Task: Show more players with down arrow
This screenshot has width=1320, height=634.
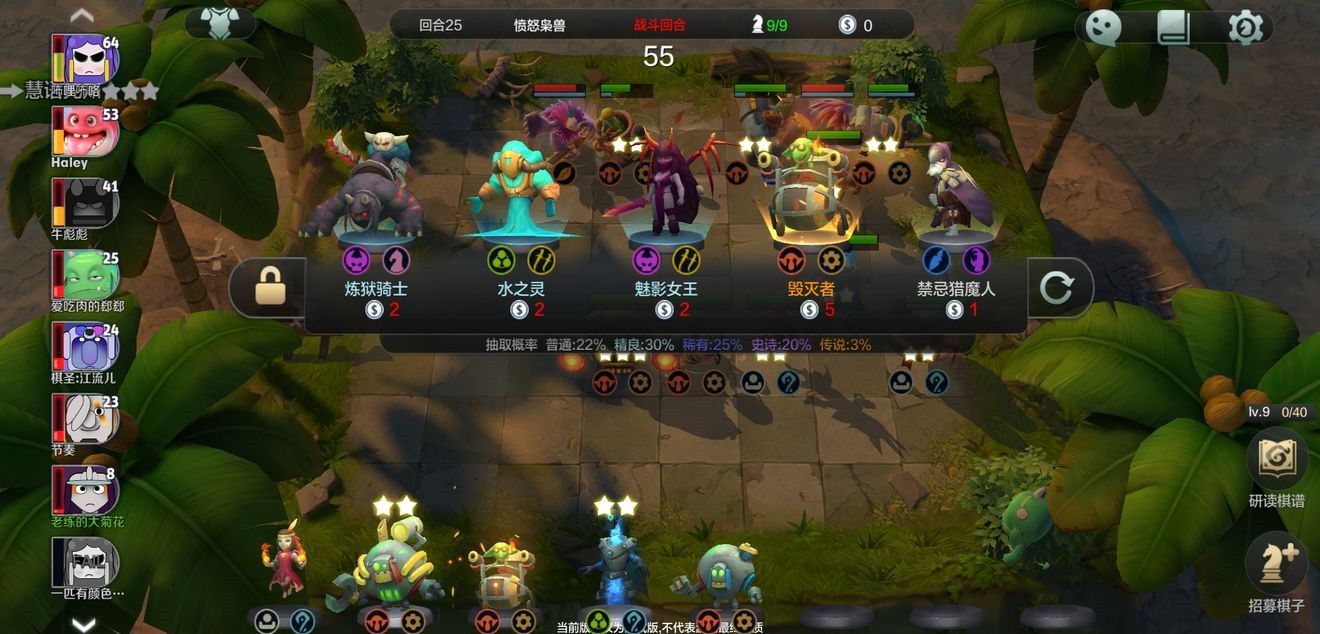Action: click(84, 624)
